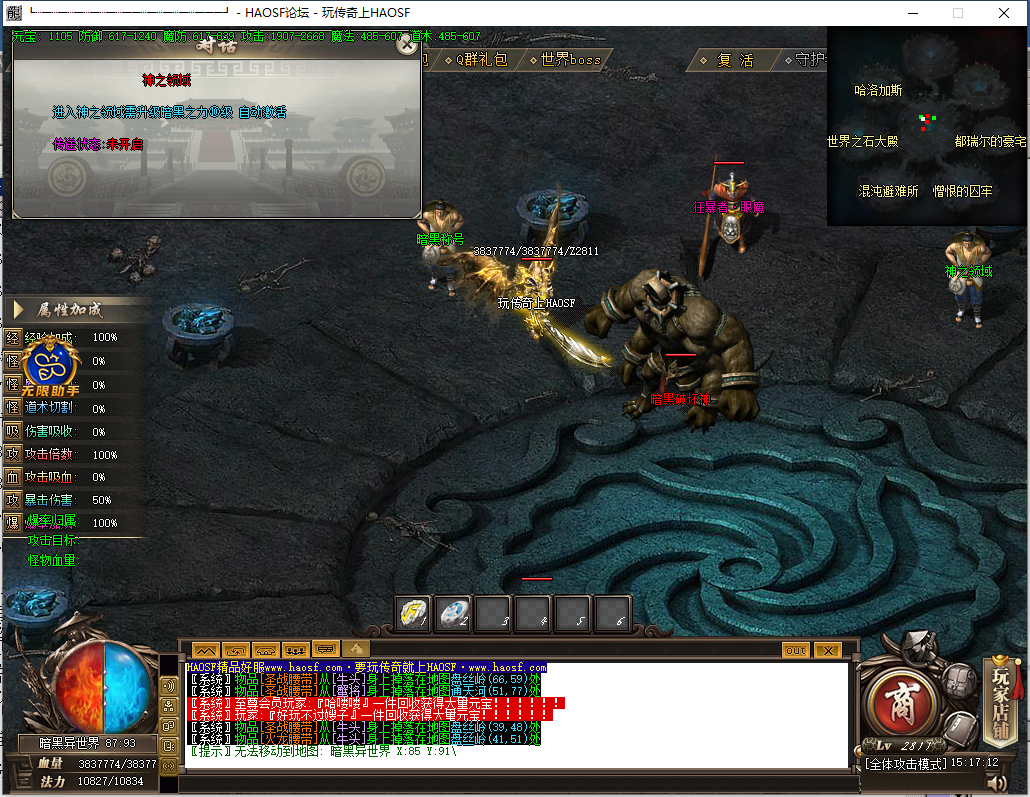The width and height of the screenshot is (1030, 797).
Task: Open the Q群礼包 gift menu
Action: pos(478,60)
